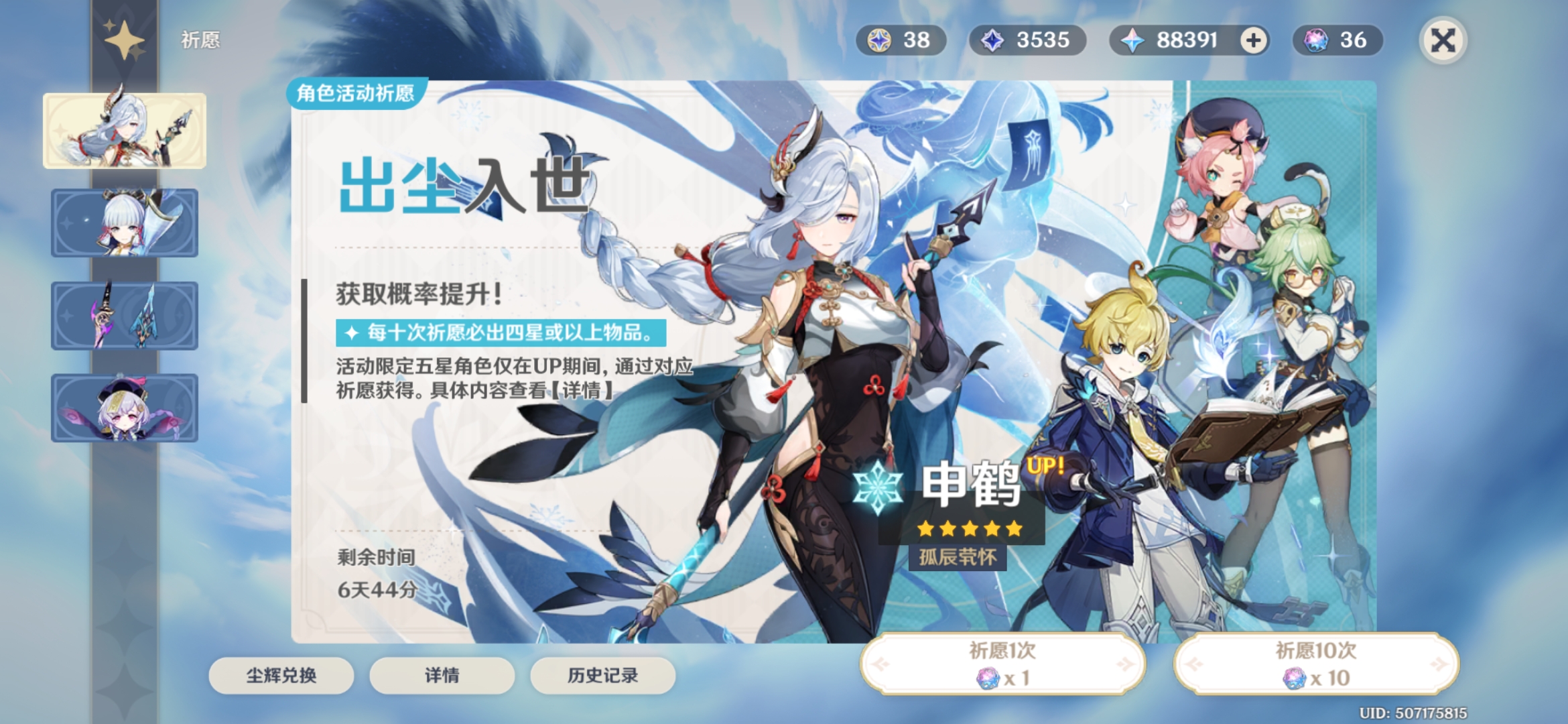Image resolution: width=1568 pixels, height=724 pixels.
Task: Switch to the Qiqi standard banner tab
Action: click(x=125, y=408)
